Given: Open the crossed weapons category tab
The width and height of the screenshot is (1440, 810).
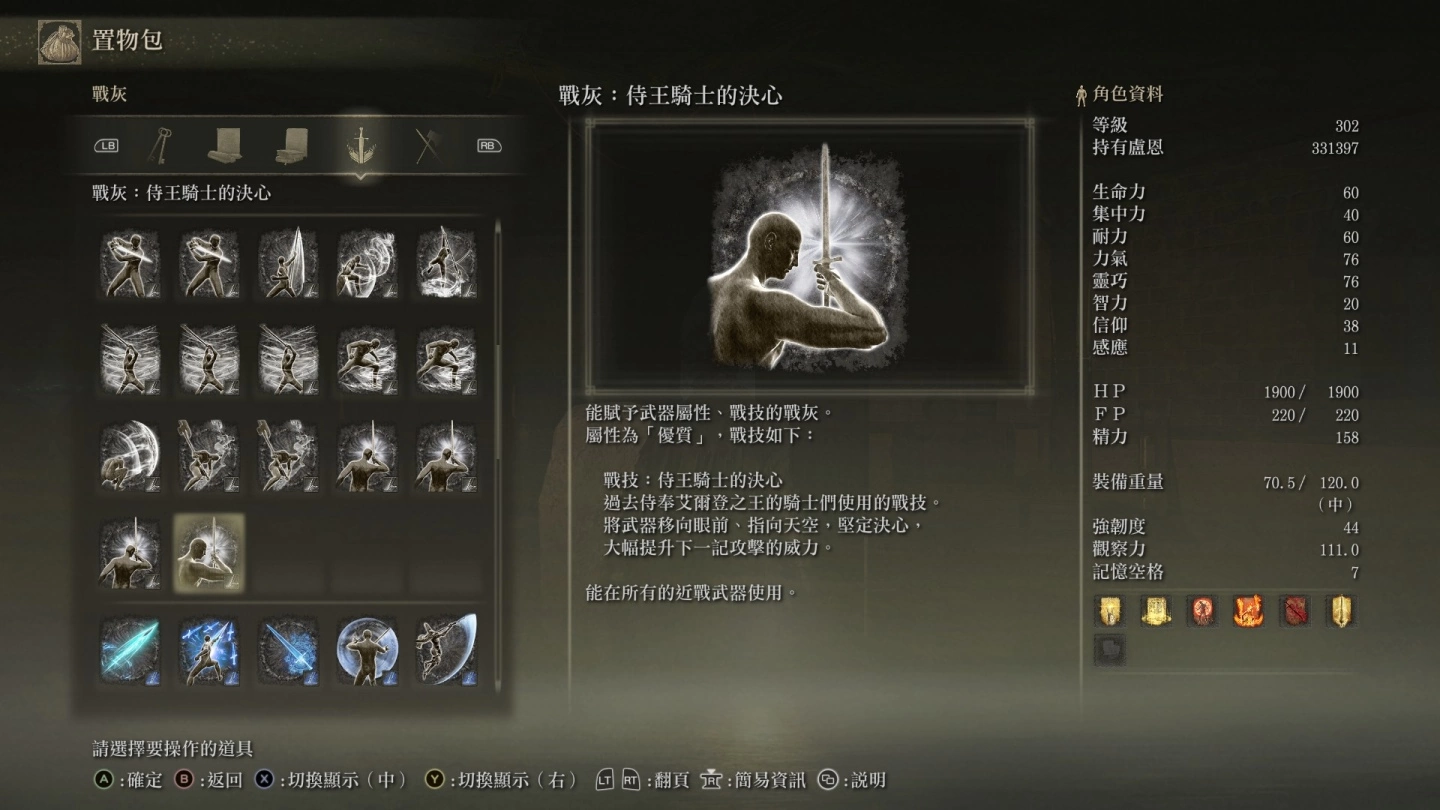Looking at the screenshot, I should pos(427,146).
